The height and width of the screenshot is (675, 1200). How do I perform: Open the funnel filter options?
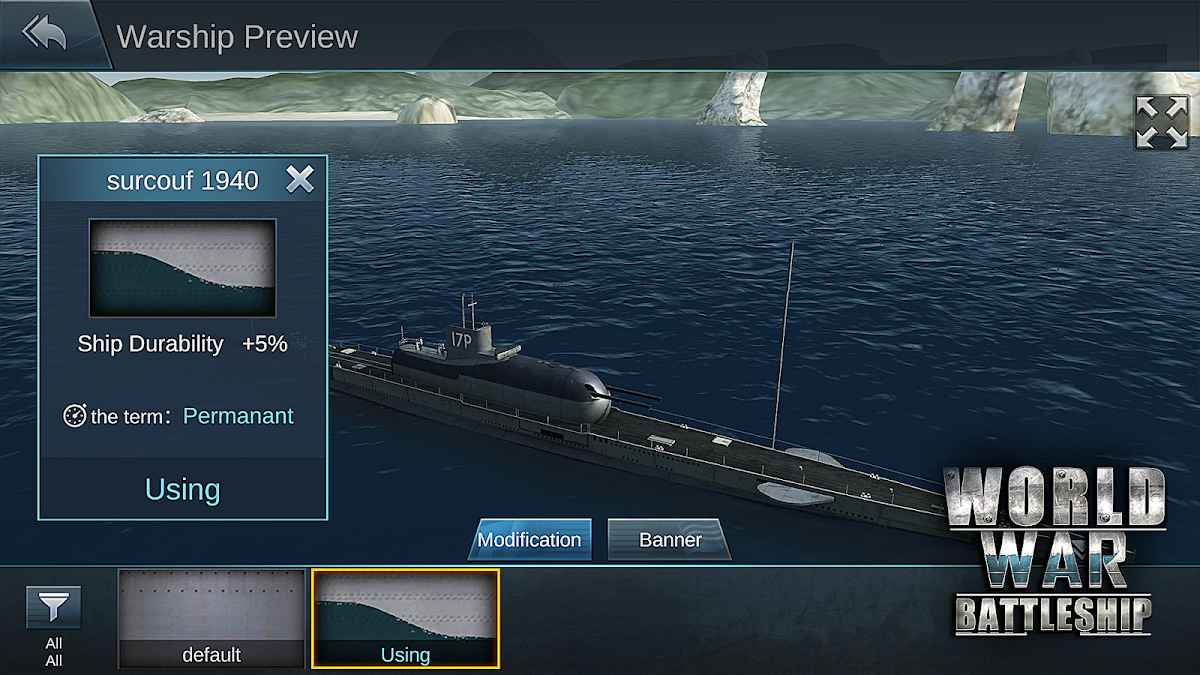point(54,608)
